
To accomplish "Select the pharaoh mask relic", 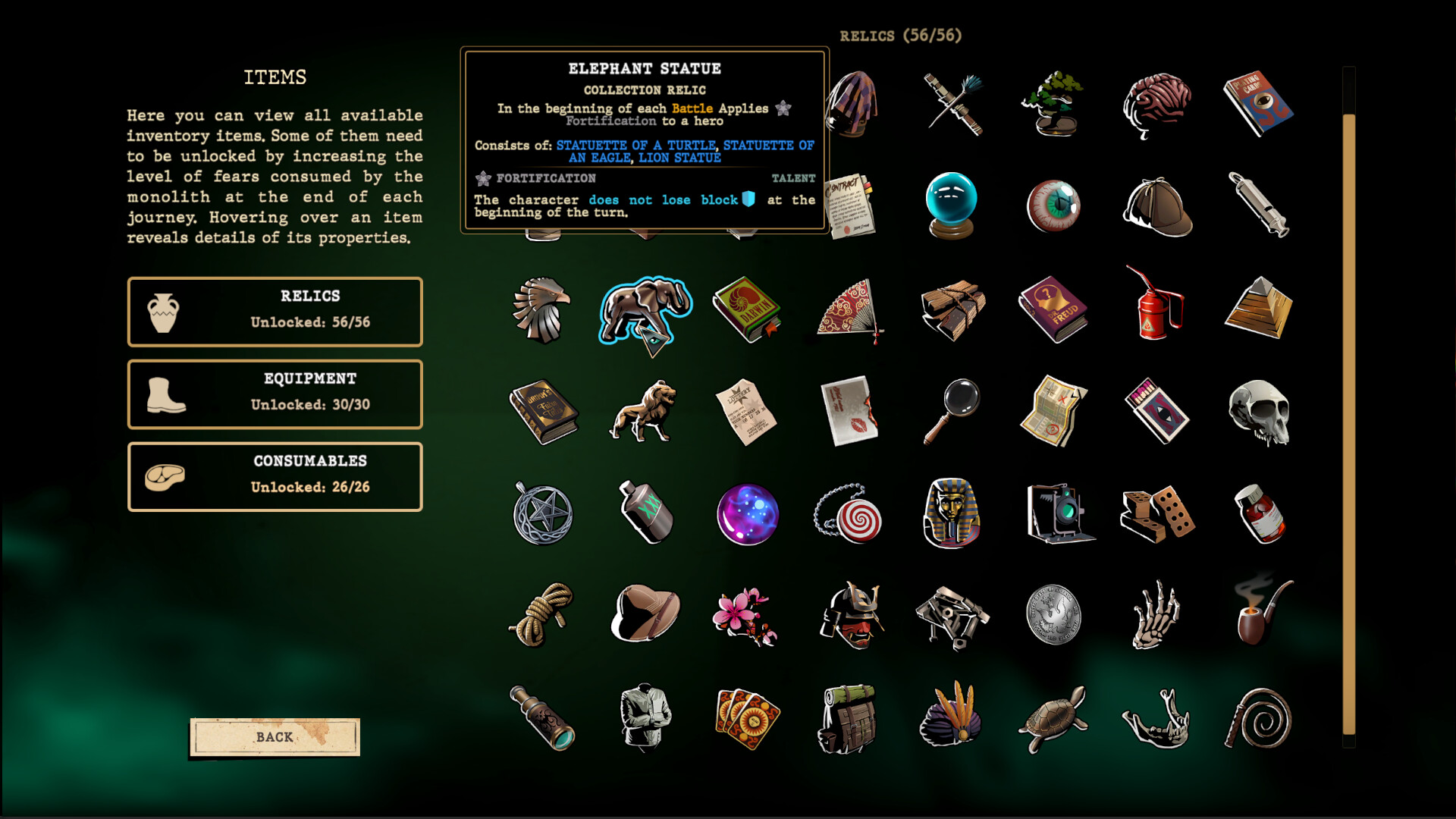I will pyautogui.click(x=951, y=514).
